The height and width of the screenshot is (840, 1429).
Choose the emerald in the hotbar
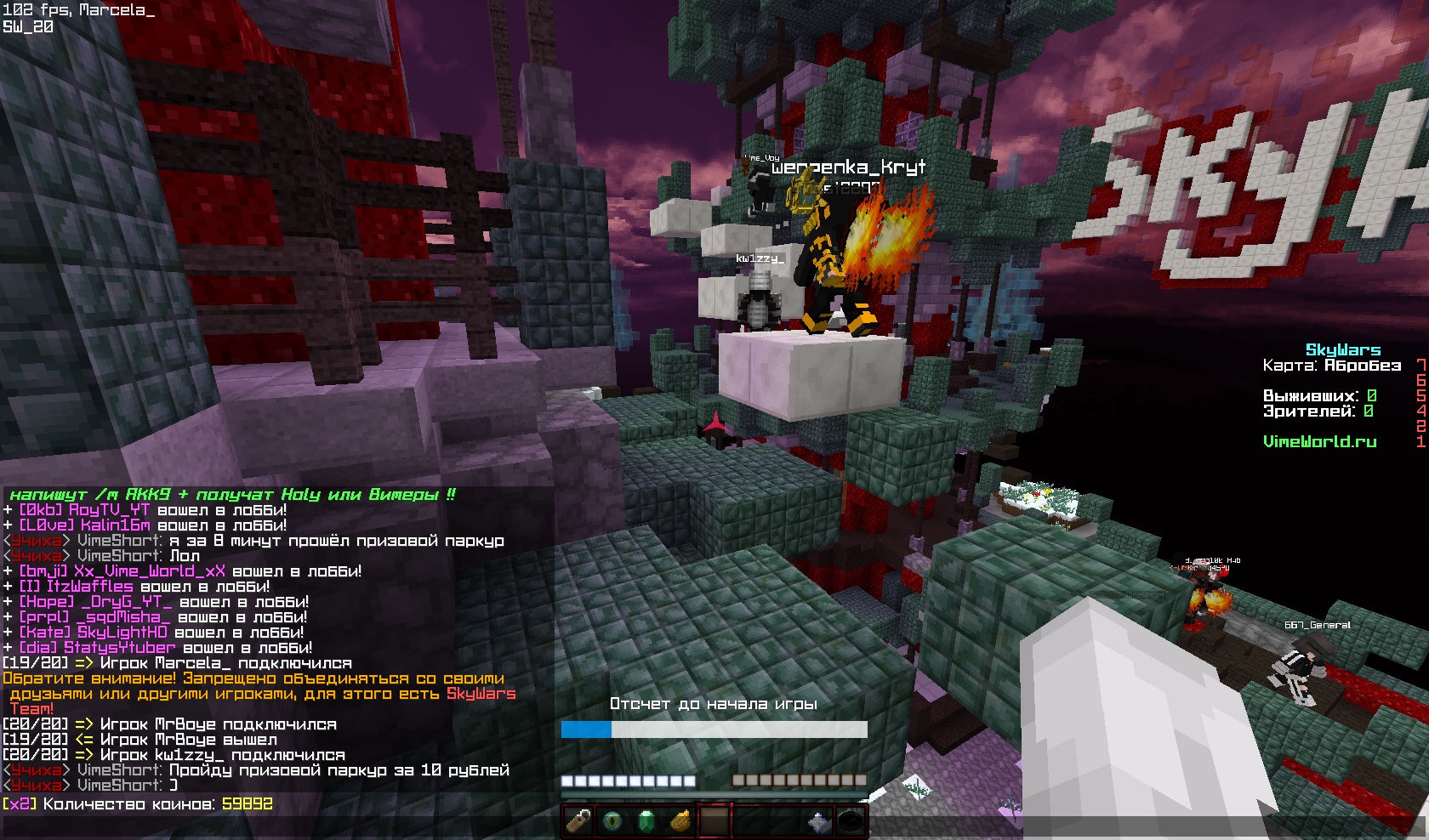[647, 822]
